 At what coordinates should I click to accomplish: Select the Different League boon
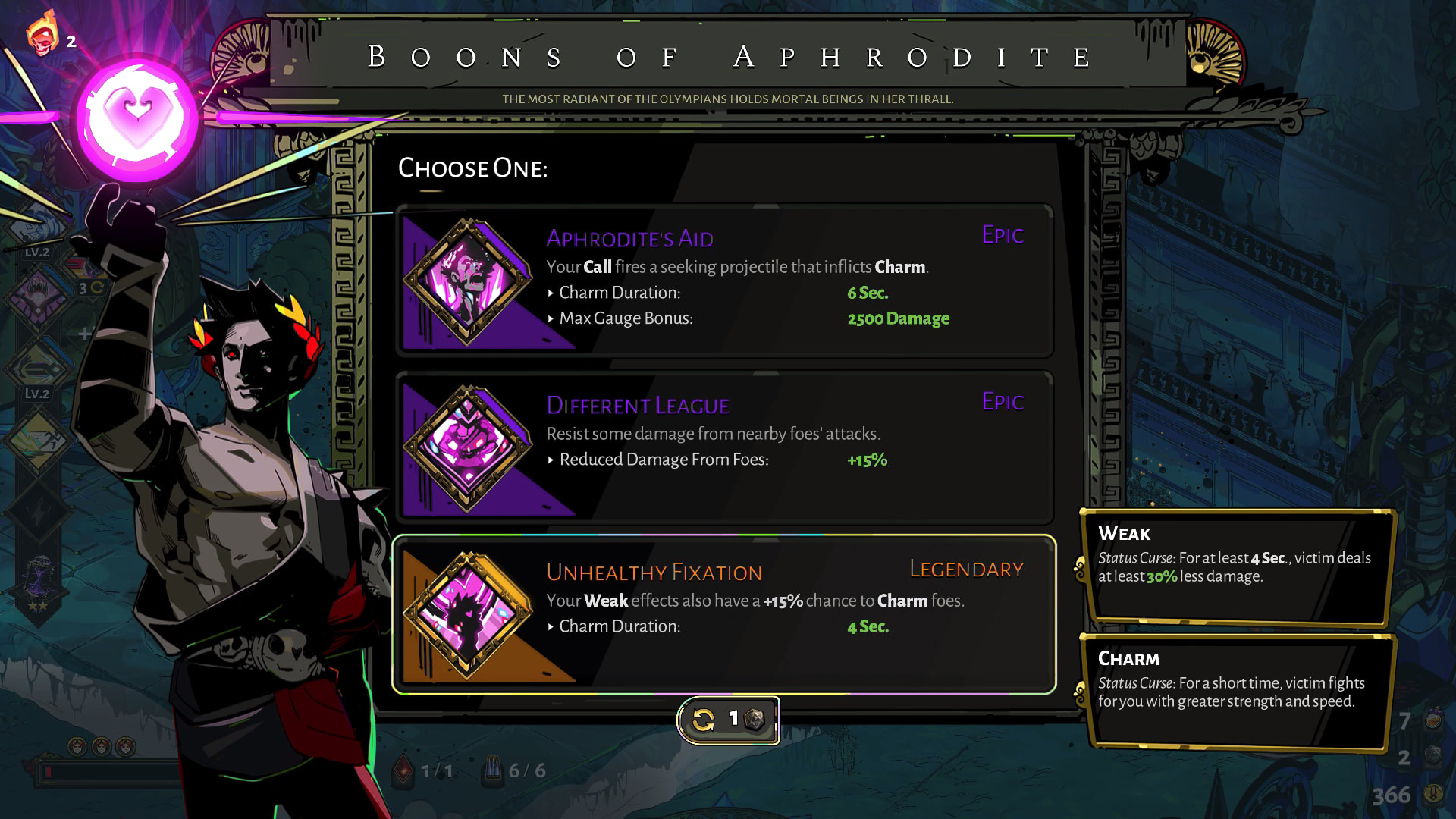(724, 447)
